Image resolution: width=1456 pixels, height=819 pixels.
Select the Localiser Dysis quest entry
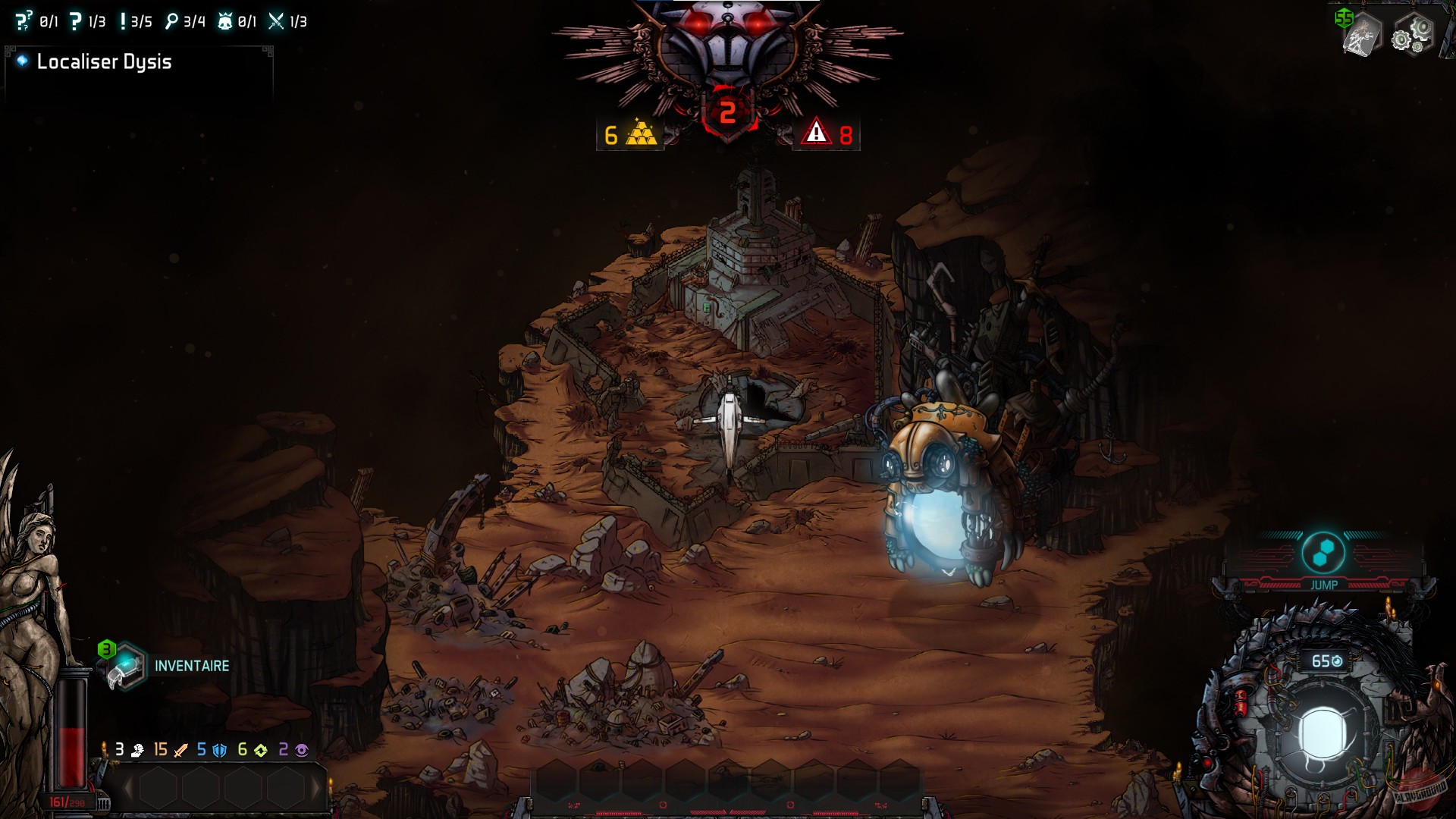tap(106, 62)
